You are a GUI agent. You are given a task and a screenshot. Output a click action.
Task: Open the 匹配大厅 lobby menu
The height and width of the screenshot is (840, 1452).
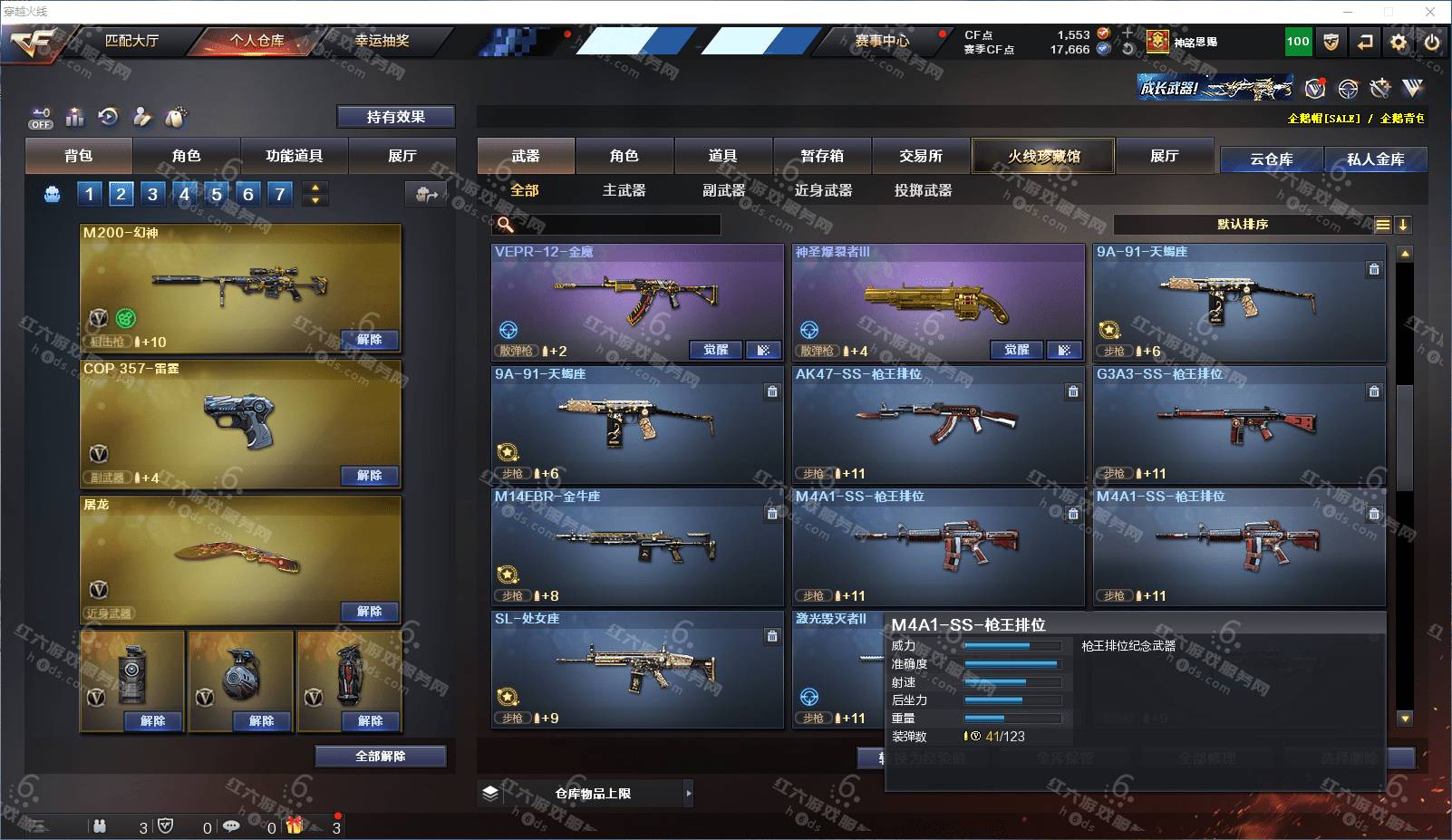(131, 41)
